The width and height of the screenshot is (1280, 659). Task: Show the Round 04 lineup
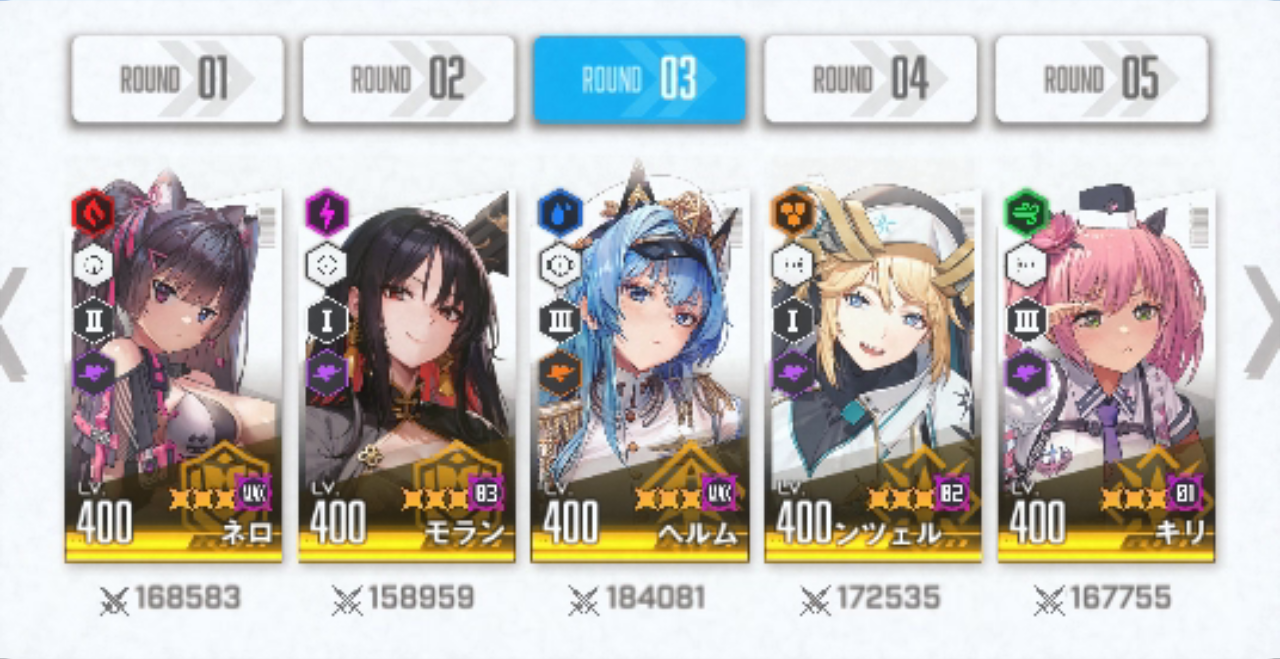coord(870,80)
